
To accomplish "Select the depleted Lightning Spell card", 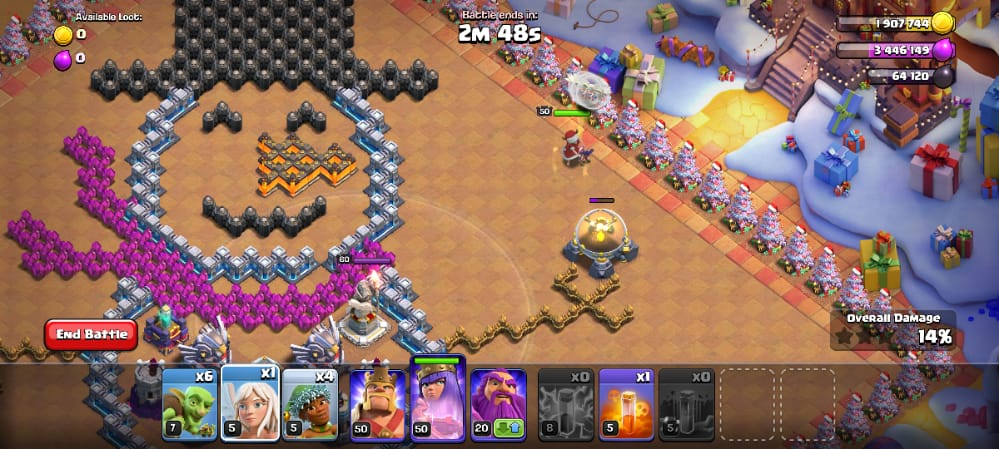I will (566, 404).
